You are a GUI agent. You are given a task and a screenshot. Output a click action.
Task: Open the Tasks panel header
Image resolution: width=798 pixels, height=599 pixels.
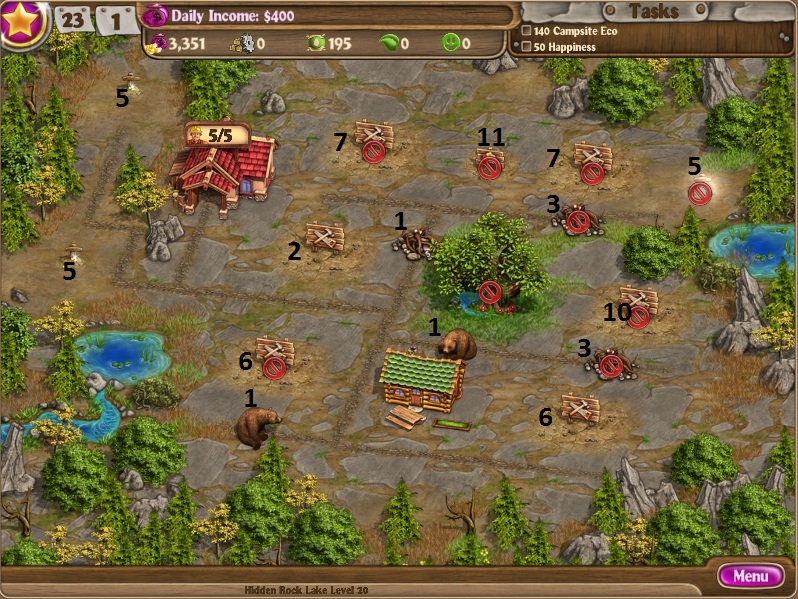pyautogui.click(x=652, y=12)
